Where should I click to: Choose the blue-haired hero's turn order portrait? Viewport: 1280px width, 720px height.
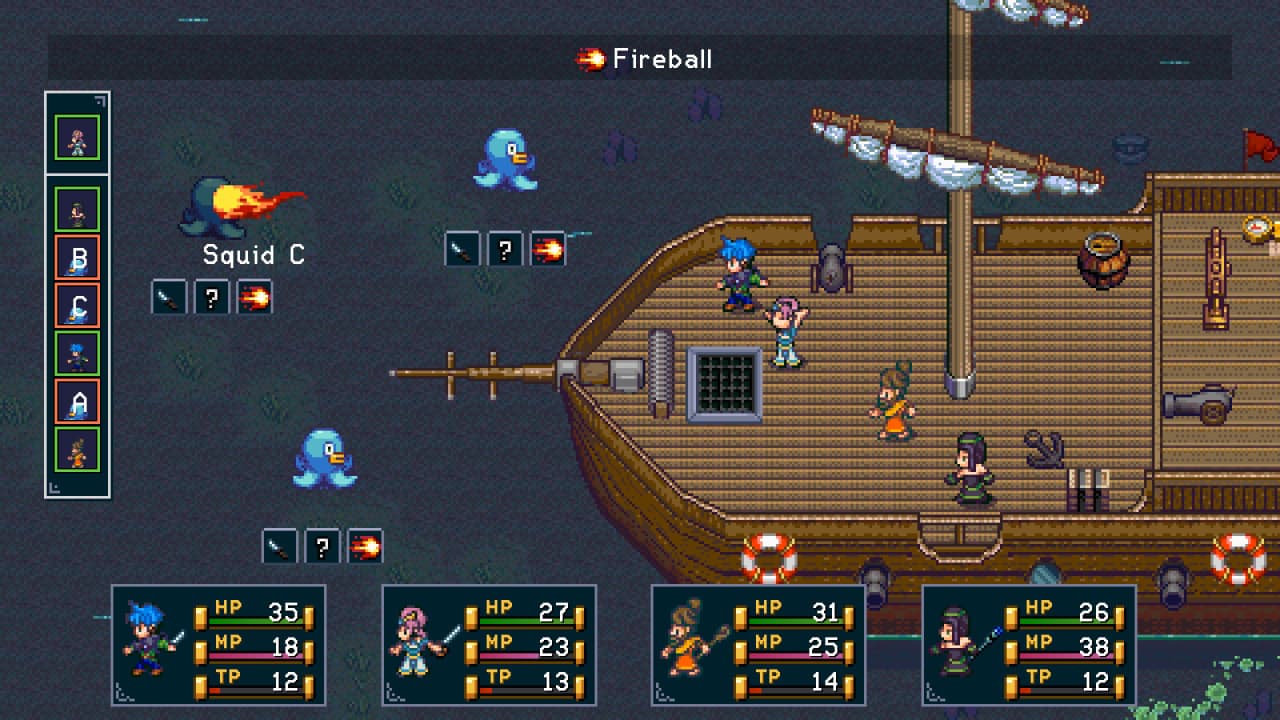77,354
